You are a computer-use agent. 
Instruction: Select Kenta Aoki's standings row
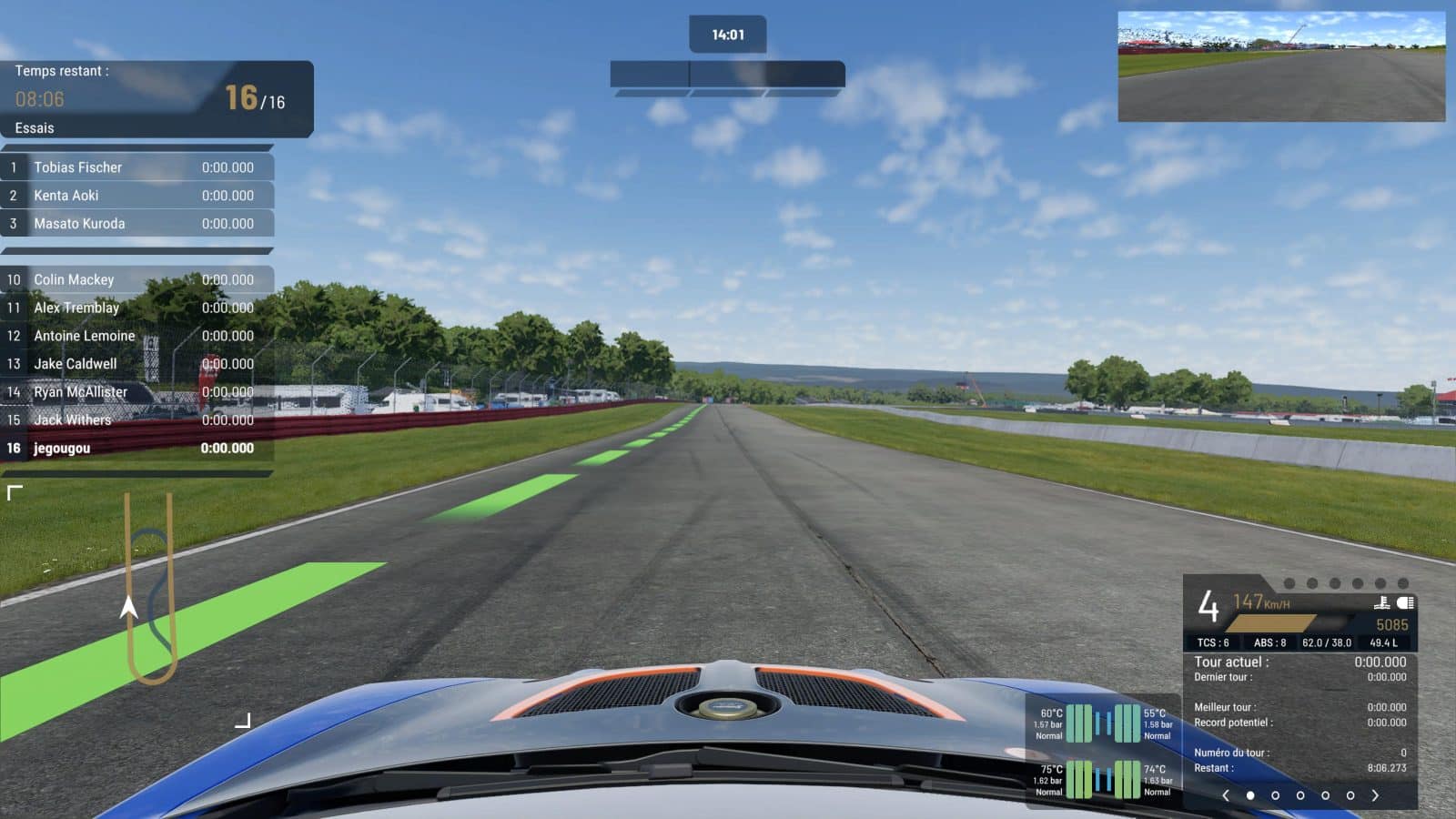tap(136, 196)
